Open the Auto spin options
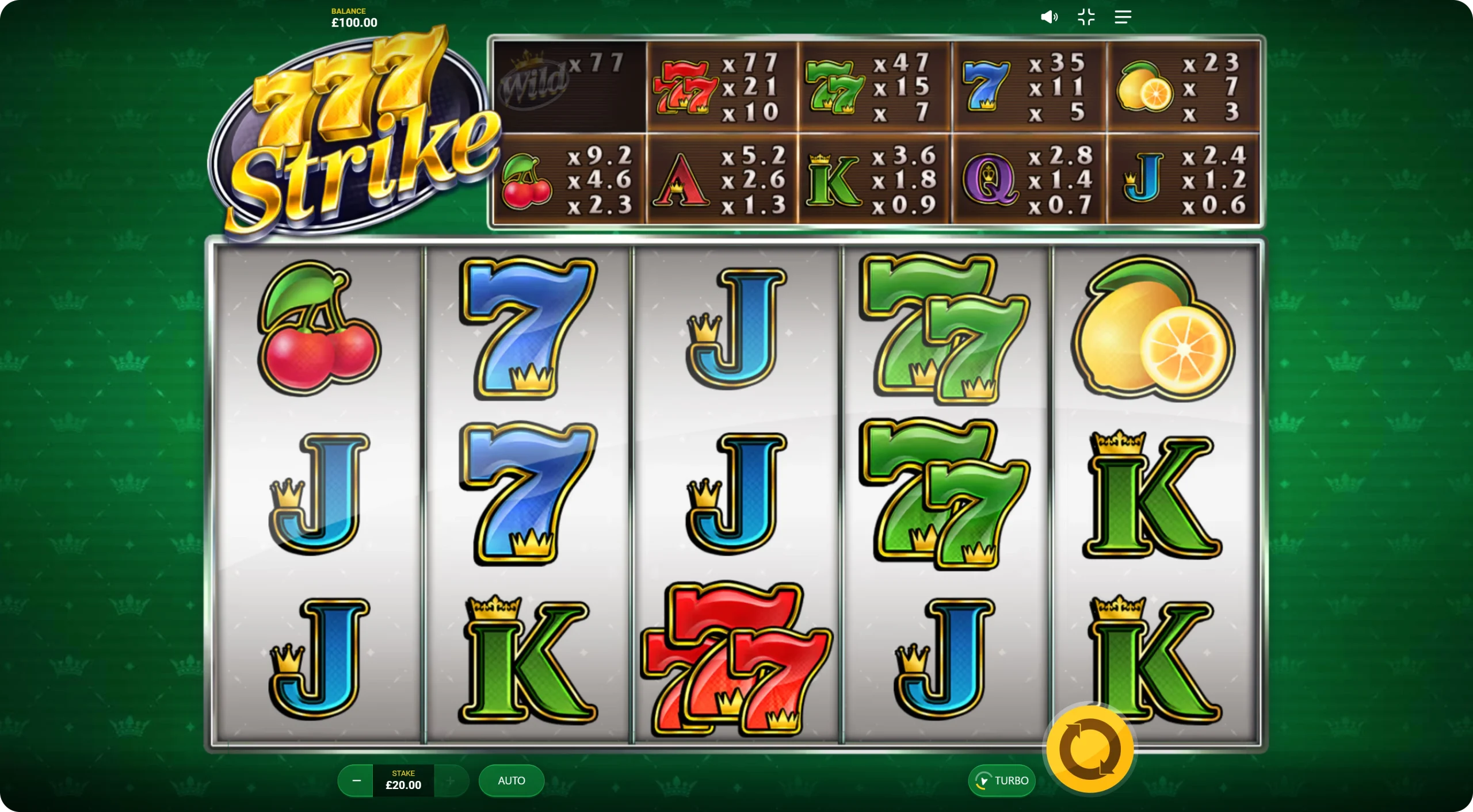Screen dimensions: 1473x812 coord(511,780)
